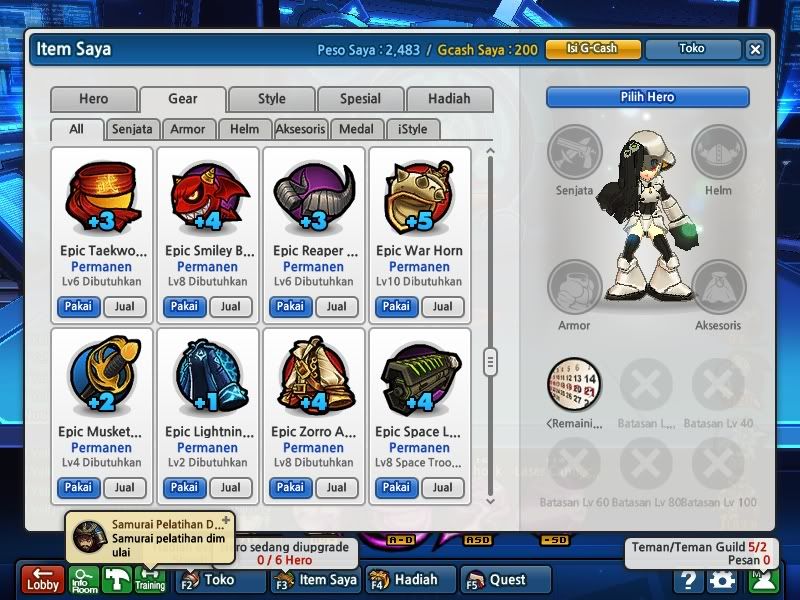The height and width of the screenshot is (600, 800).
Task: Select the Epic Reaper helm icon
Action: point(313,196)
